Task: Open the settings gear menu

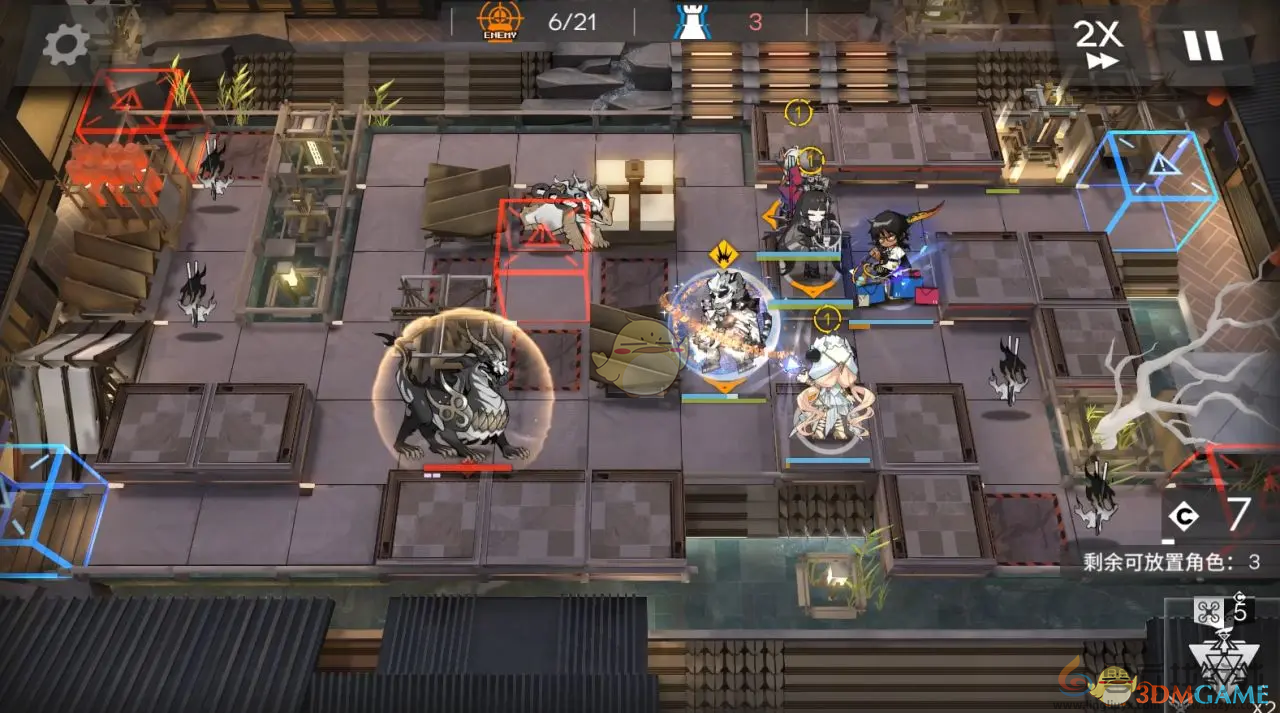Action: 66,44
